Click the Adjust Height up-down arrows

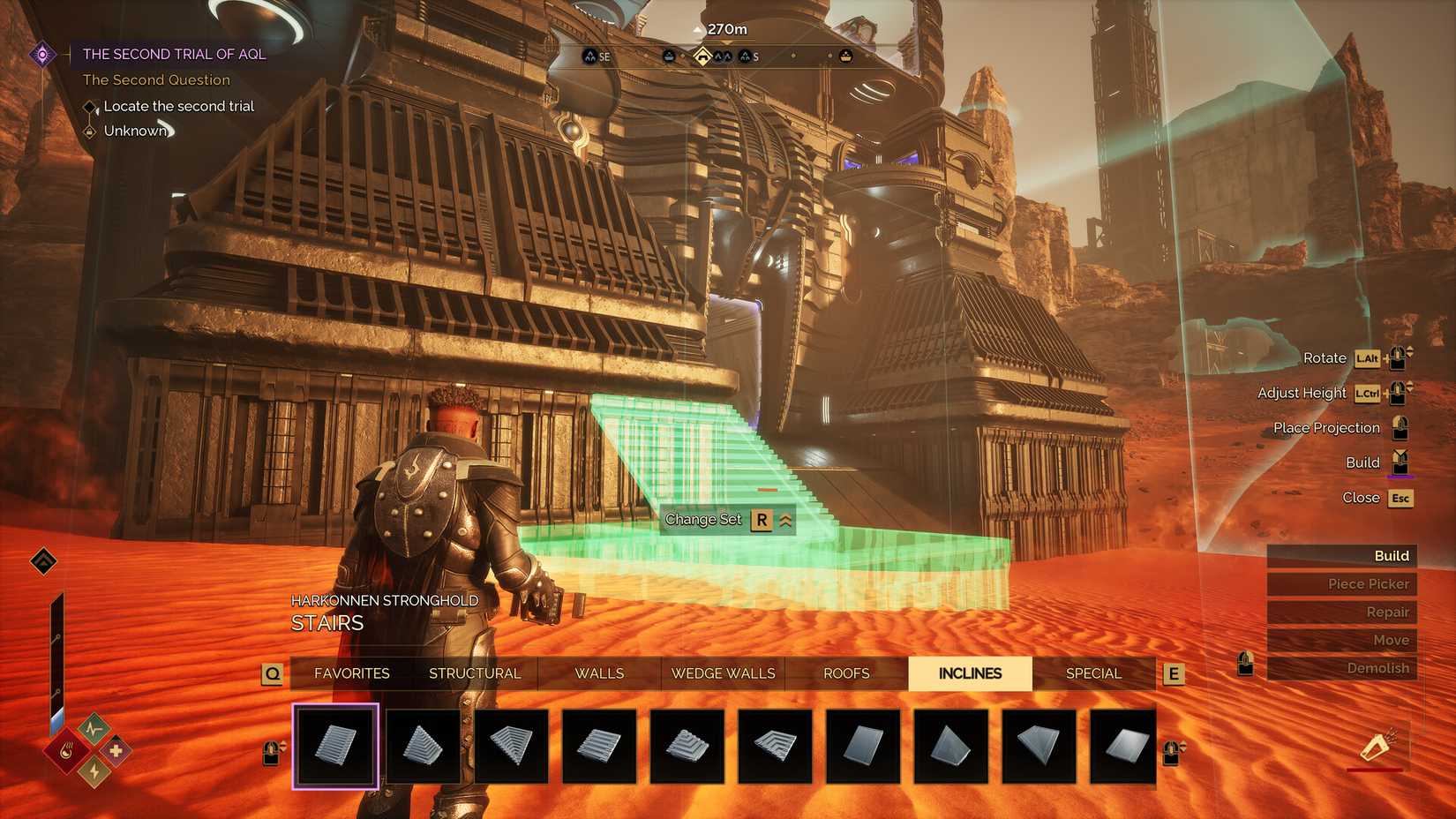pos(1410,386)
